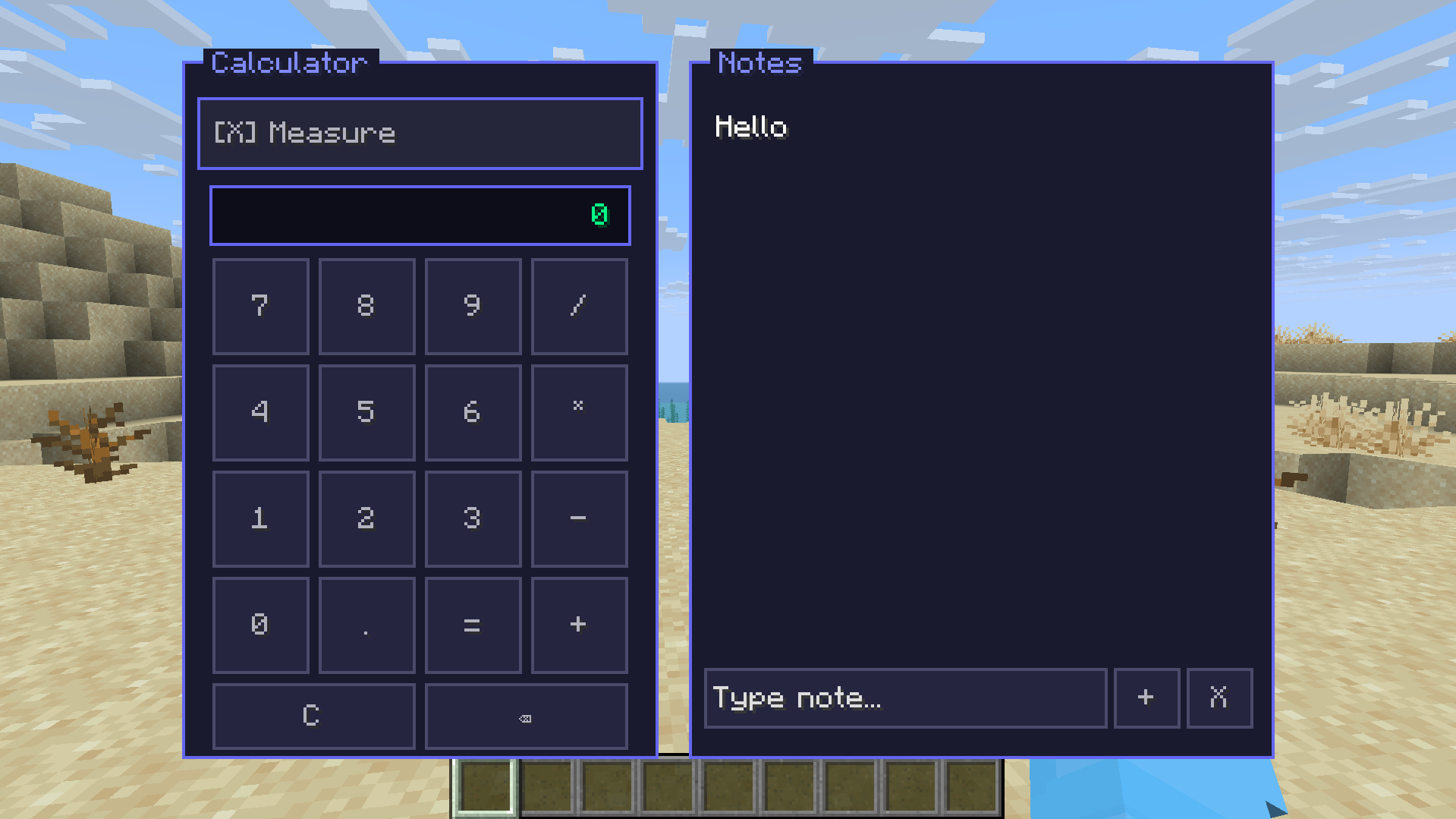This screenshot has width=1456, height=819.
Task: Click the X icon to clear the note field
Action: point(1219,698)
